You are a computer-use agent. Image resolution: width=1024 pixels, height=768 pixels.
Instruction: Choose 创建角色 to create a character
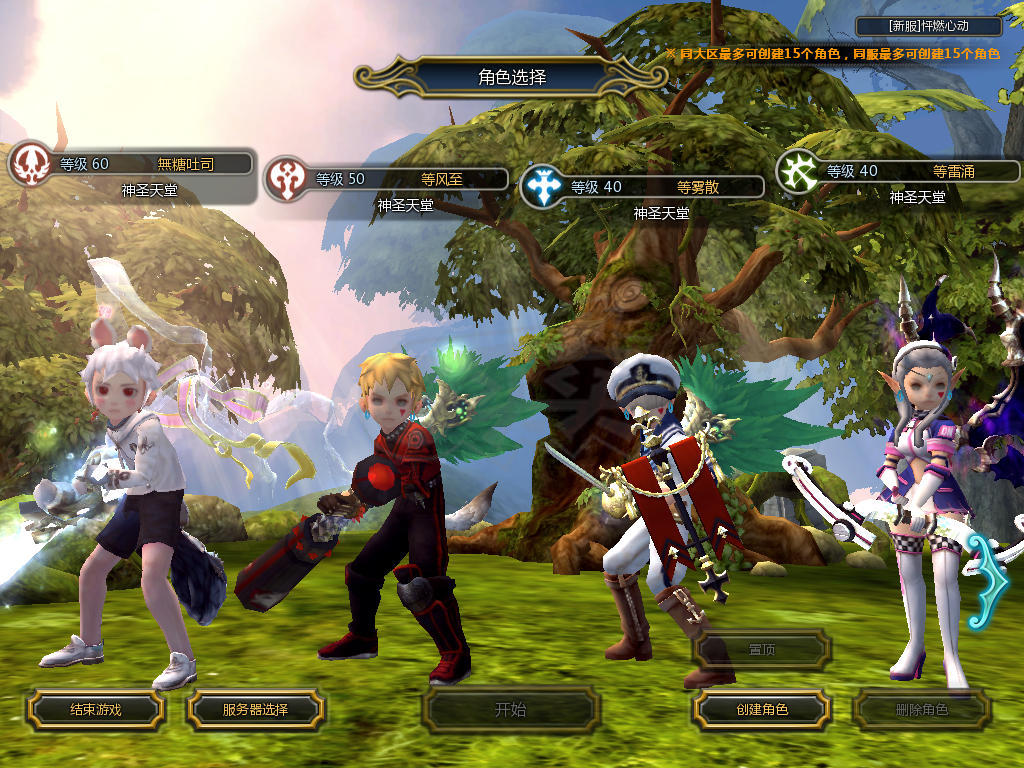click(762, 710)
